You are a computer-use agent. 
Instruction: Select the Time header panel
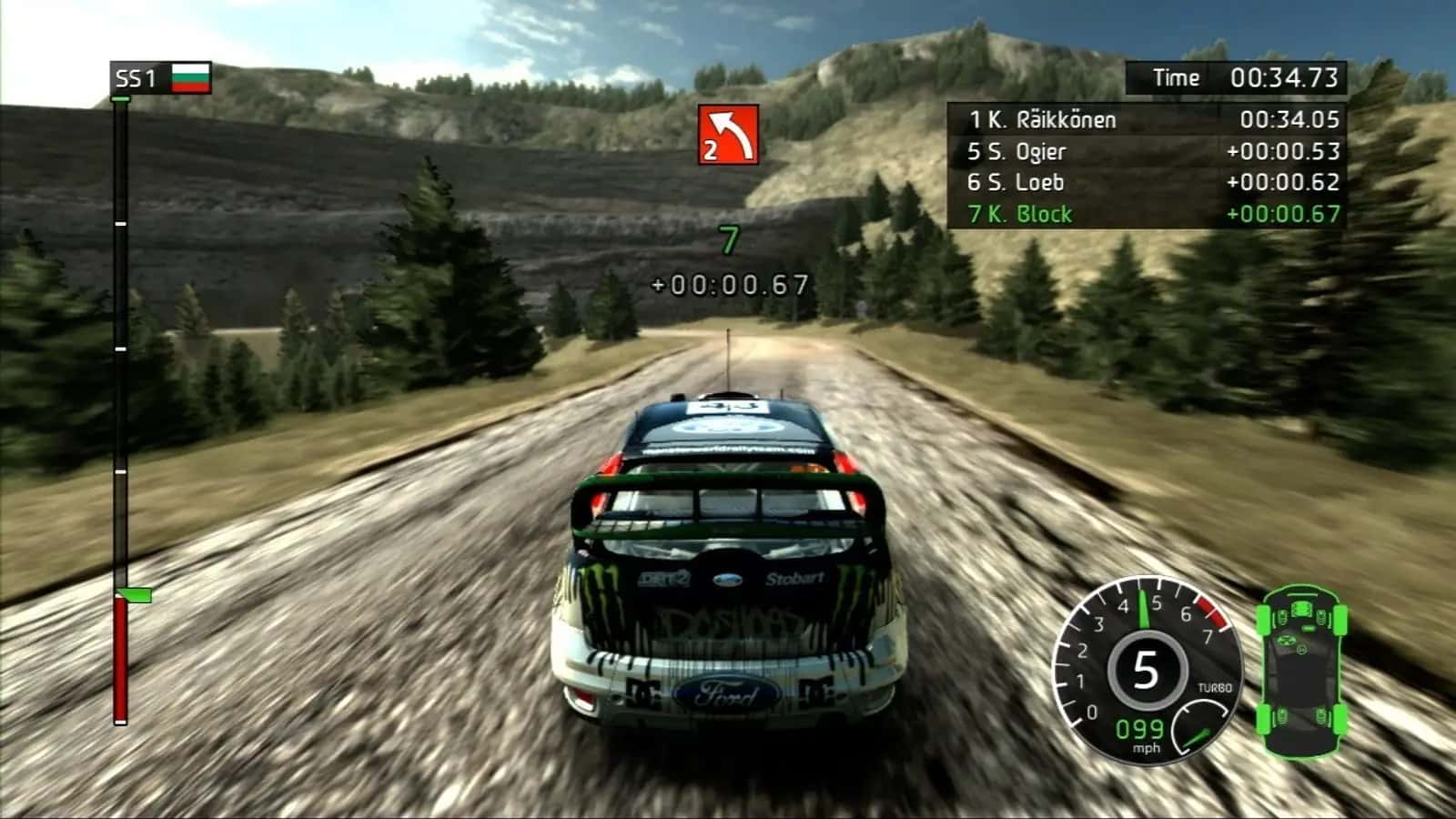[1174, 78]
